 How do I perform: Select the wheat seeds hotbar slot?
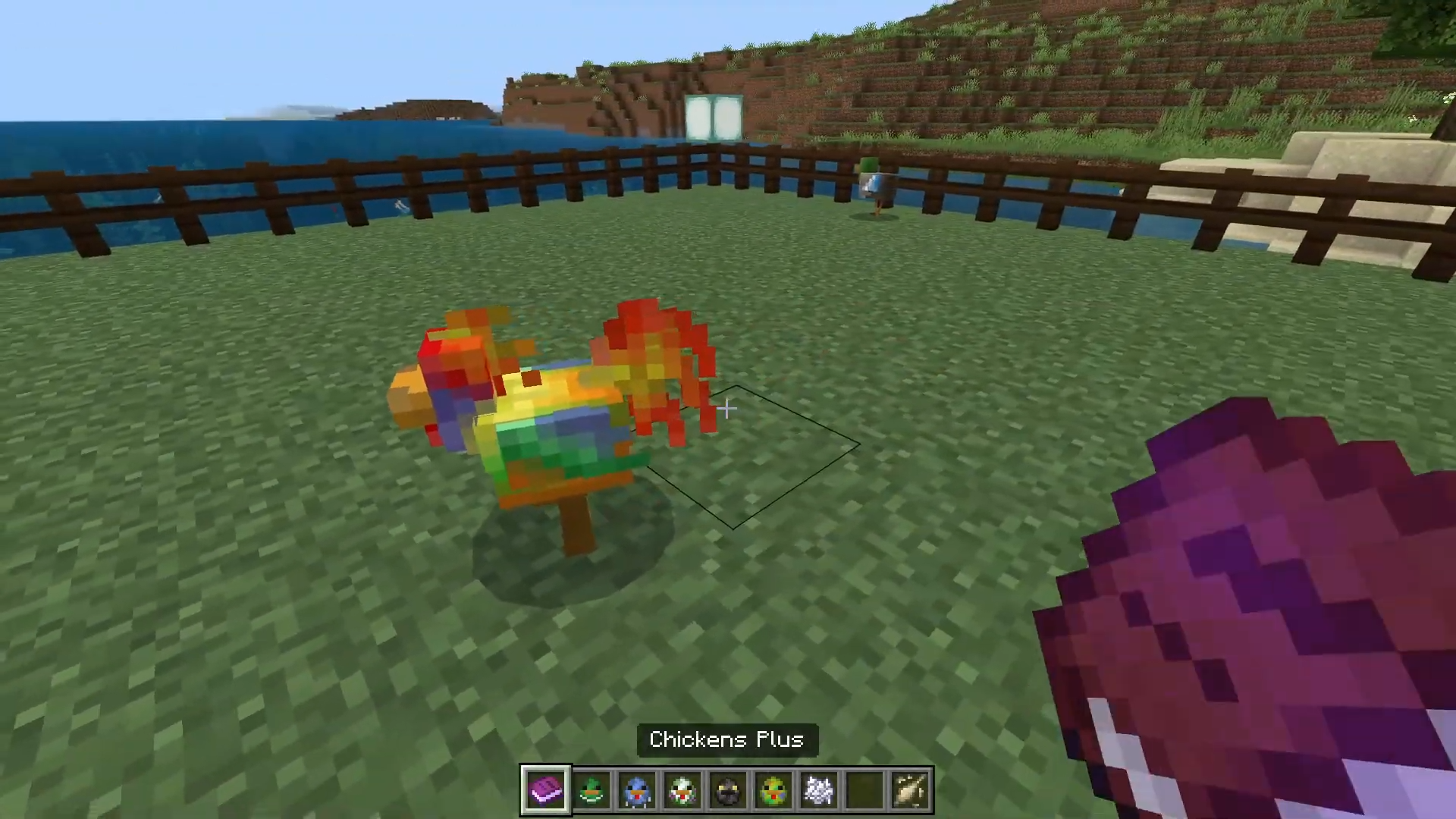click(x=911, y=790)
